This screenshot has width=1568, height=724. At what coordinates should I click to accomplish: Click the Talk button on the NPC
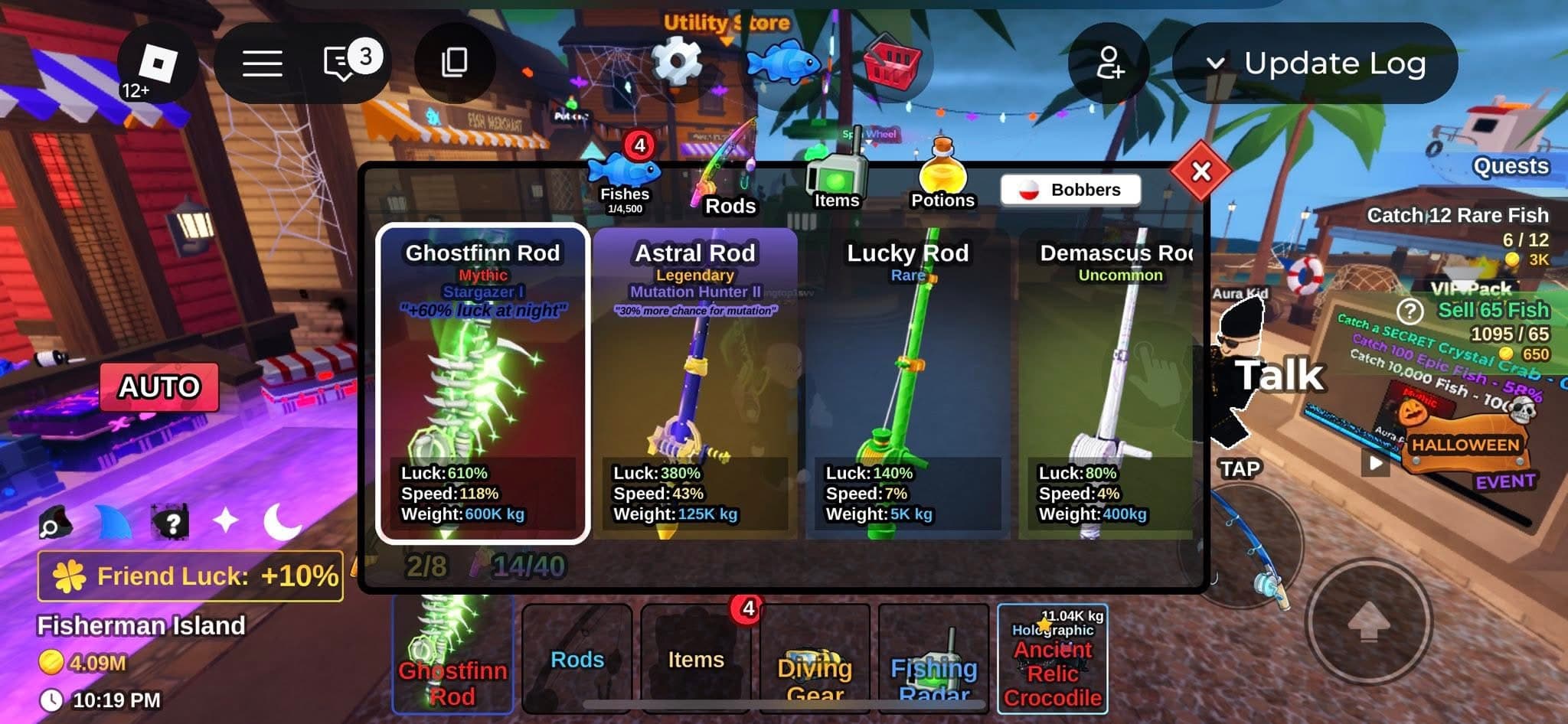coord(1279,373)
